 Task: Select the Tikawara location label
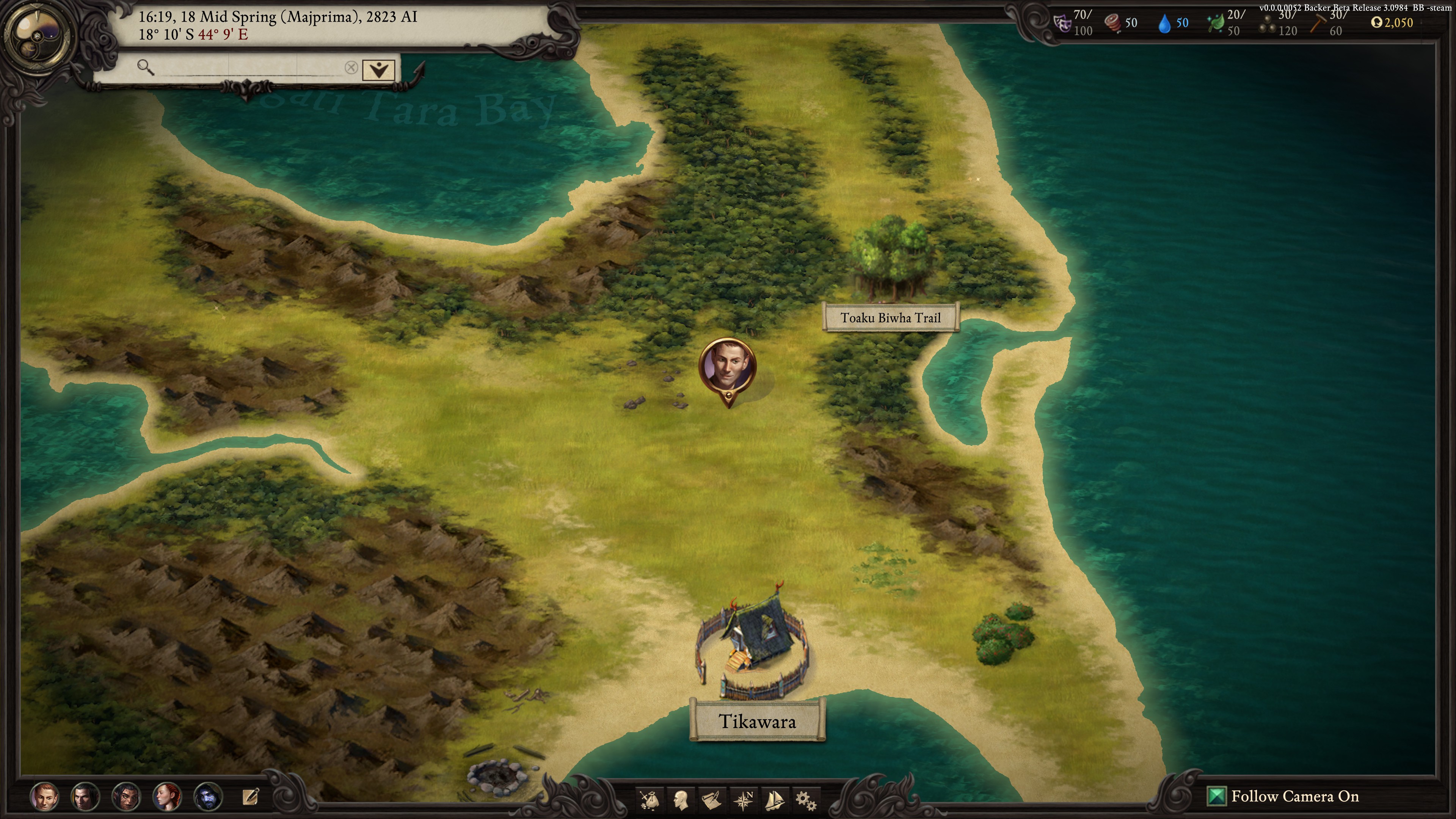tap(758, 721)
